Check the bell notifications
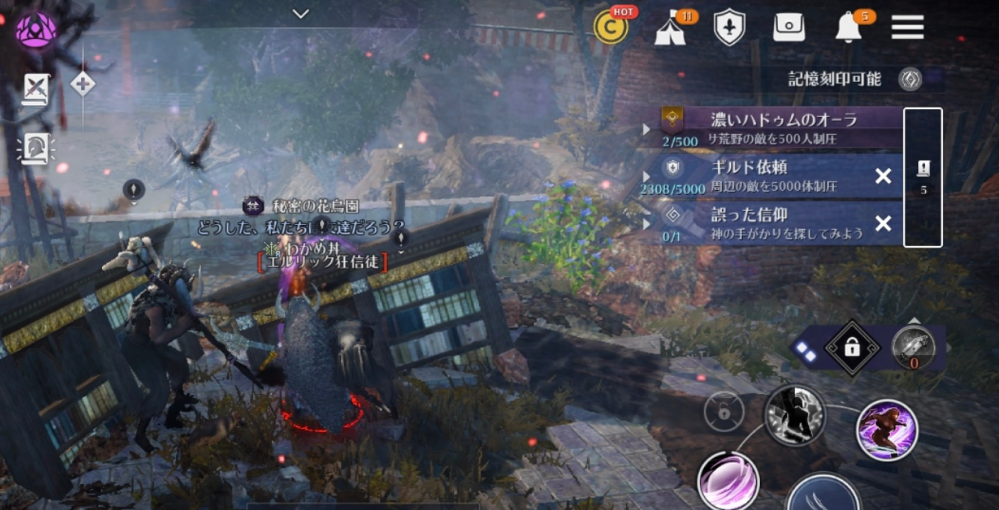Image resolution: width=999 pixels, height=510 pixels. tap(848, 28)
